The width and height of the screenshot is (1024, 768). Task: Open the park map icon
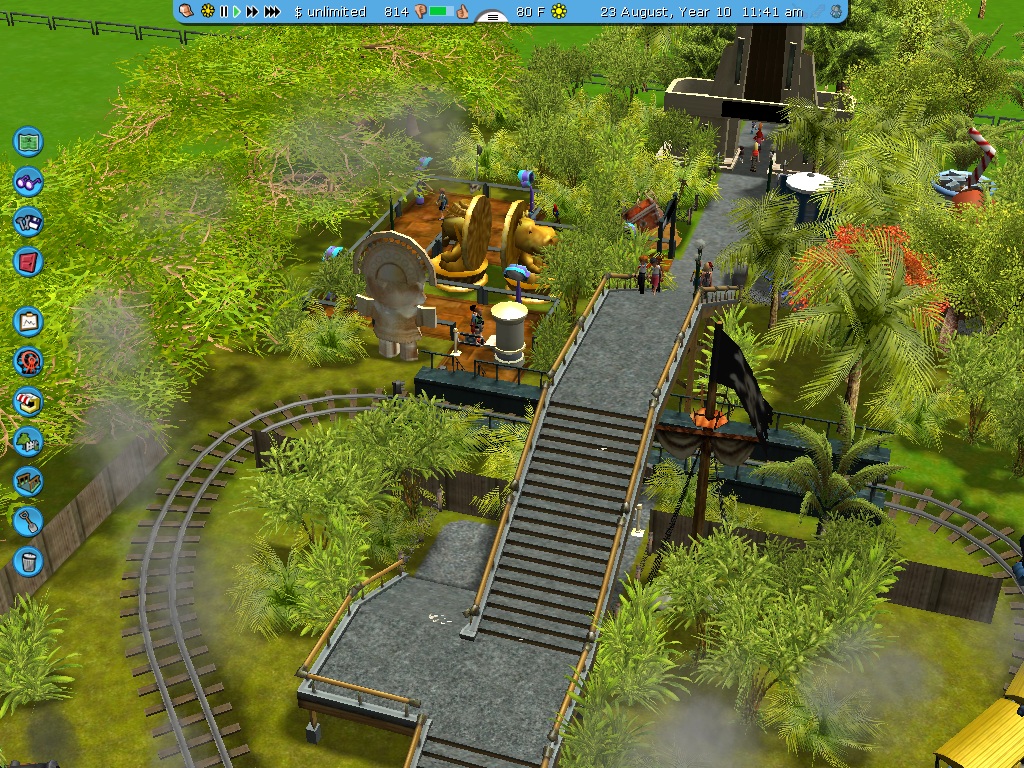(28, 141)
